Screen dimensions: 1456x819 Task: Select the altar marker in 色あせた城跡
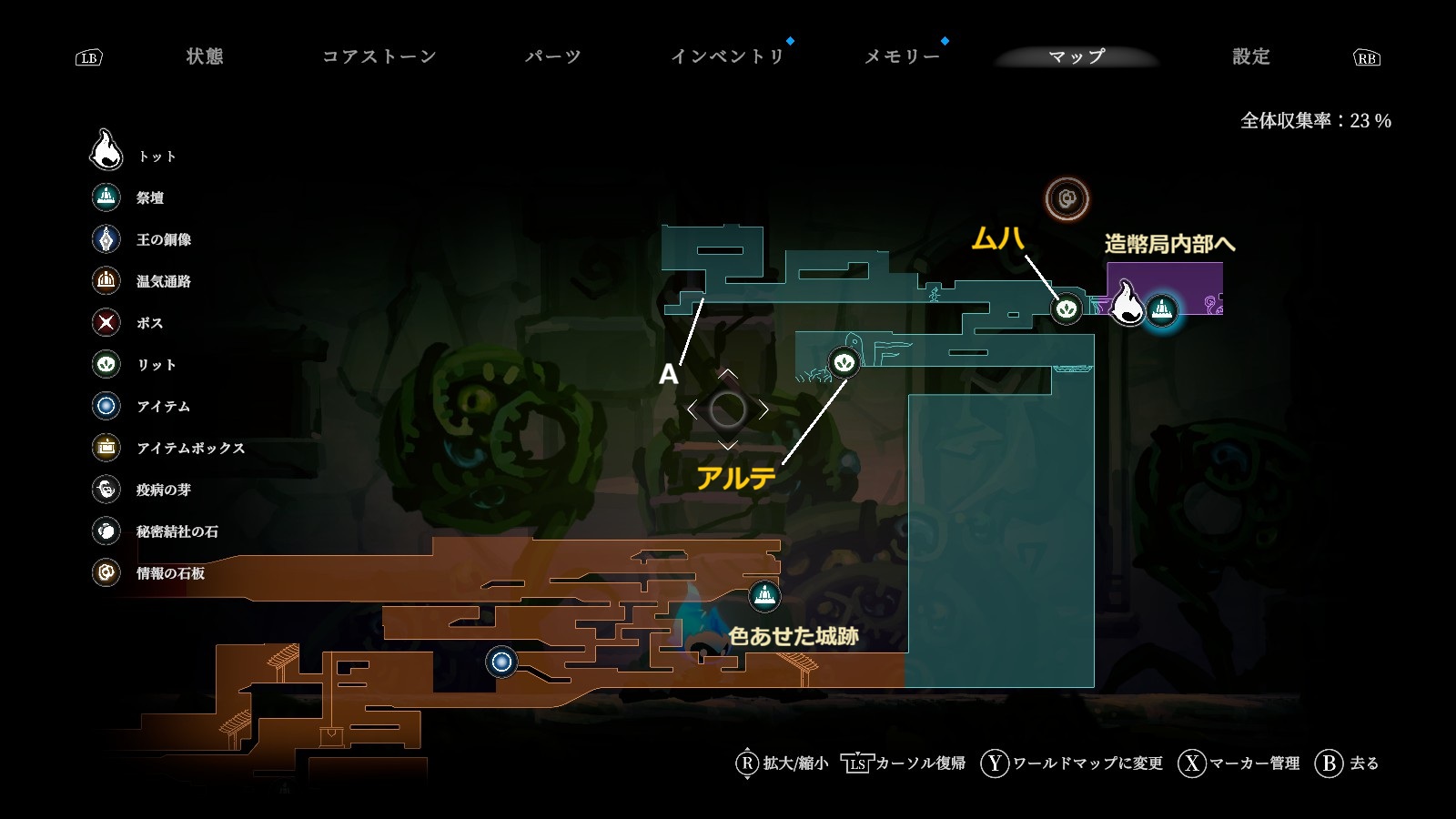pos(764,596)
